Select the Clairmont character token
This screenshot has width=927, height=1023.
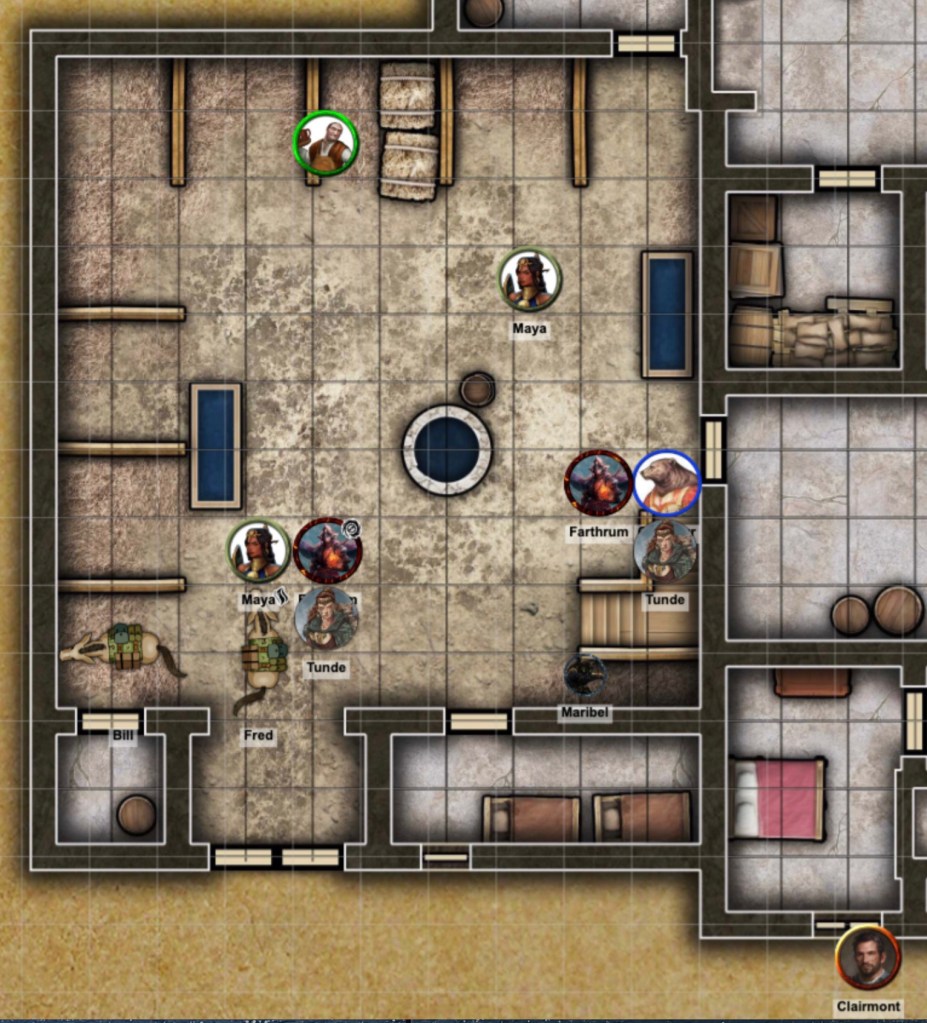(867, 959)
